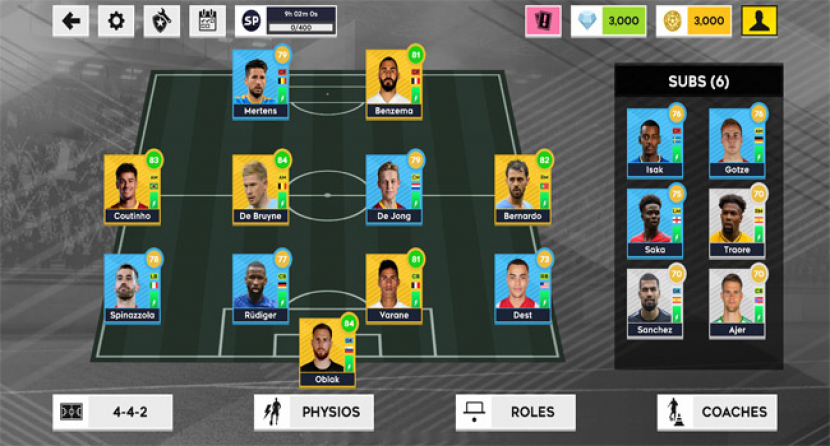830x446 pixels.
Task: Open the settings gear
Action: pos(116,20)
